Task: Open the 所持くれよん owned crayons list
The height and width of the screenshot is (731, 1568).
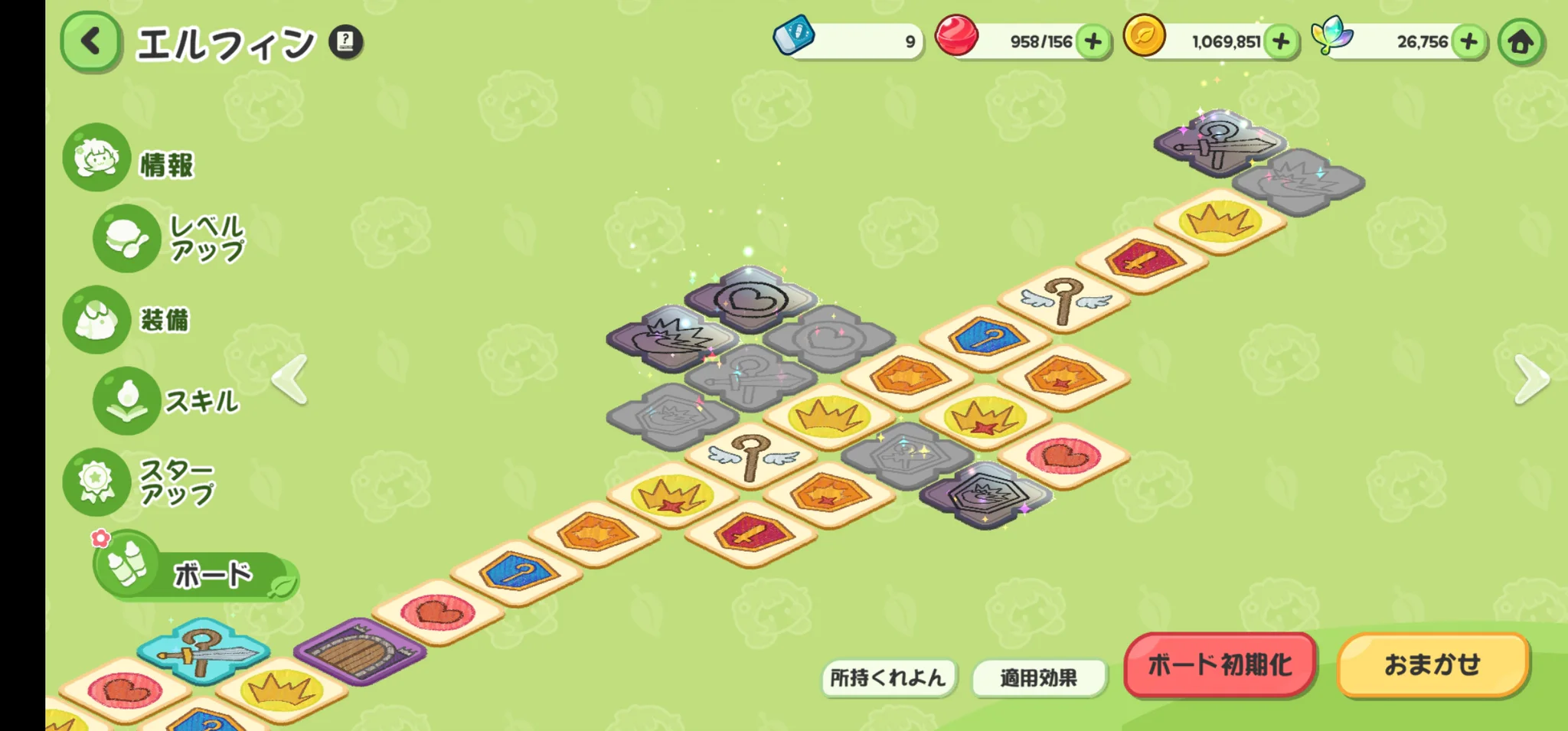Action: 888,677
